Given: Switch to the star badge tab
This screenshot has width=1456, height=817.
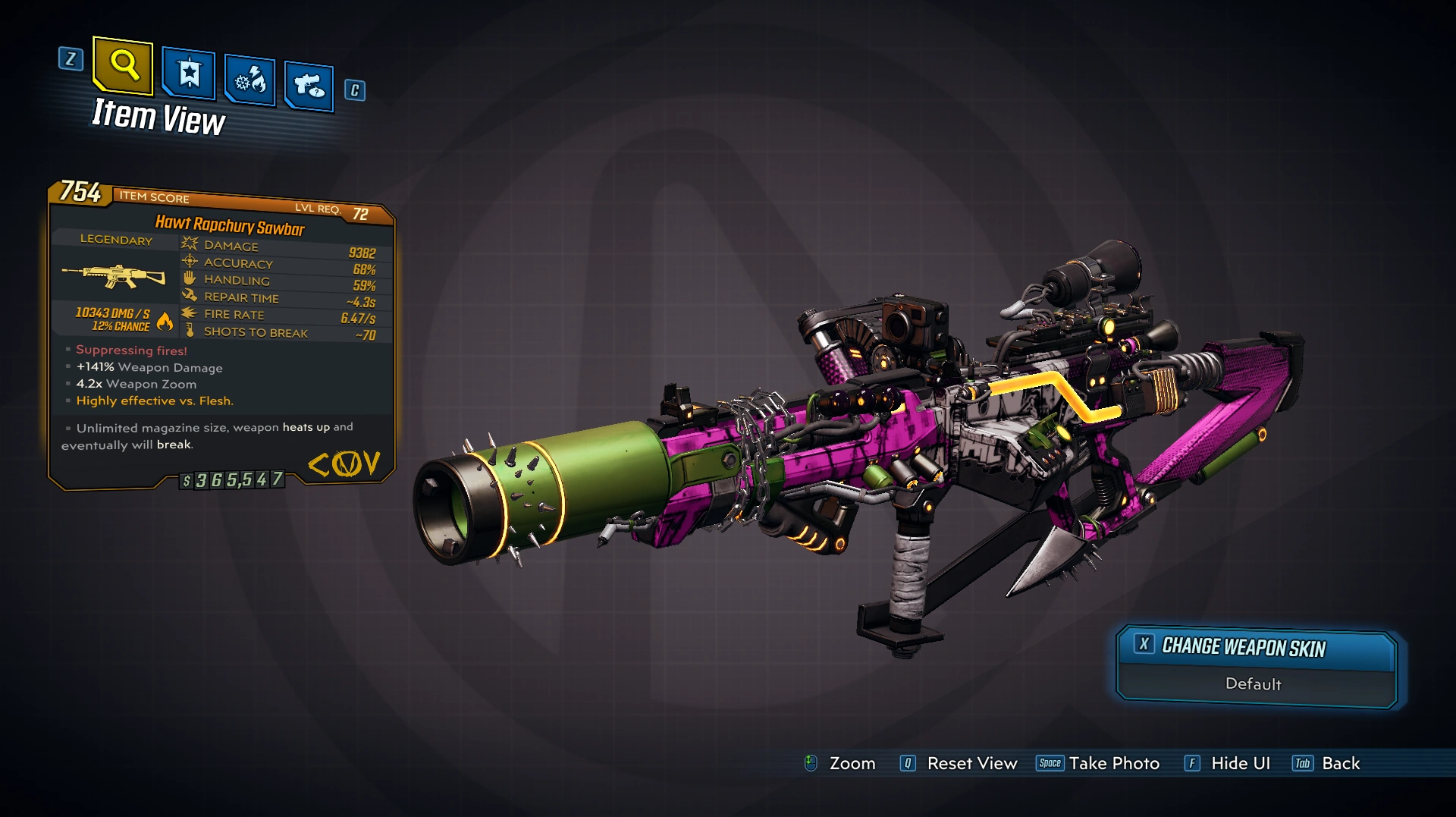Looking at the screenshot, I should [x=189, y=74].
